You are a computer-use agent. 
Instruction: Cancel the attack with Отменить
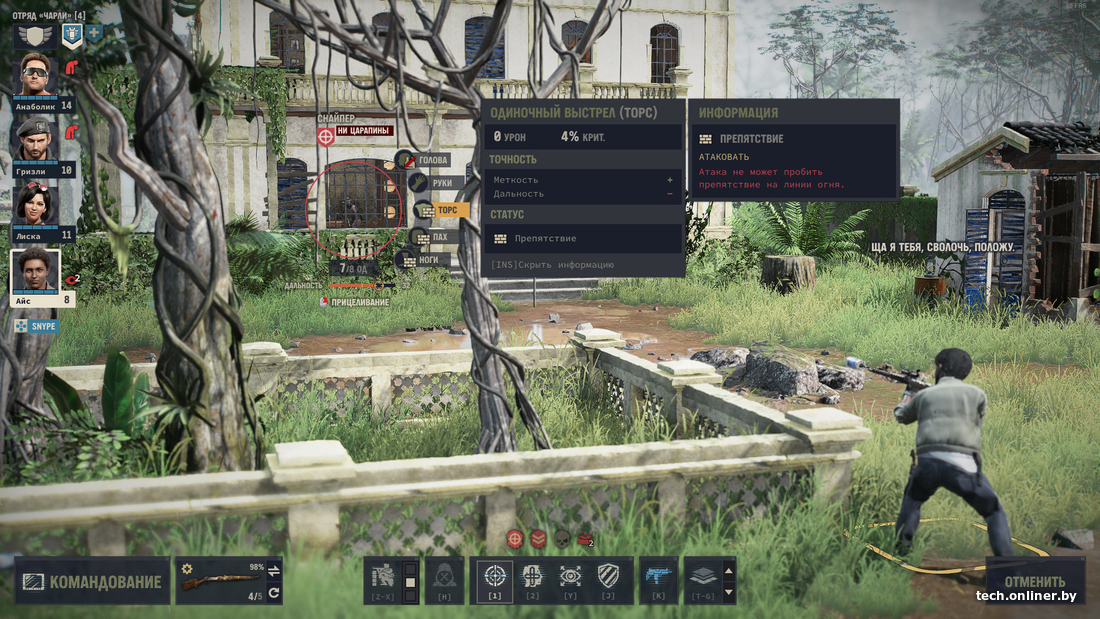(x=1034, y=581)
